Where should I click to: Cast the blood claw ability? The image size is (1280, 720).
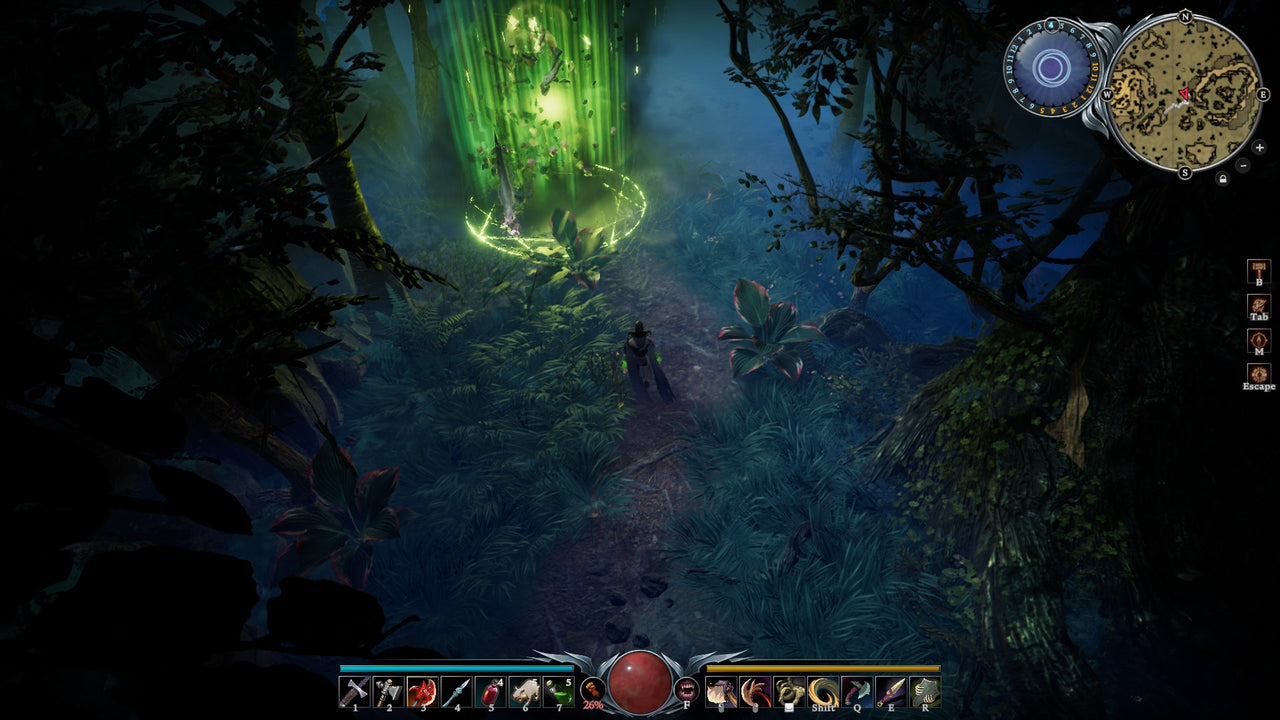click(x=753, y=690)
